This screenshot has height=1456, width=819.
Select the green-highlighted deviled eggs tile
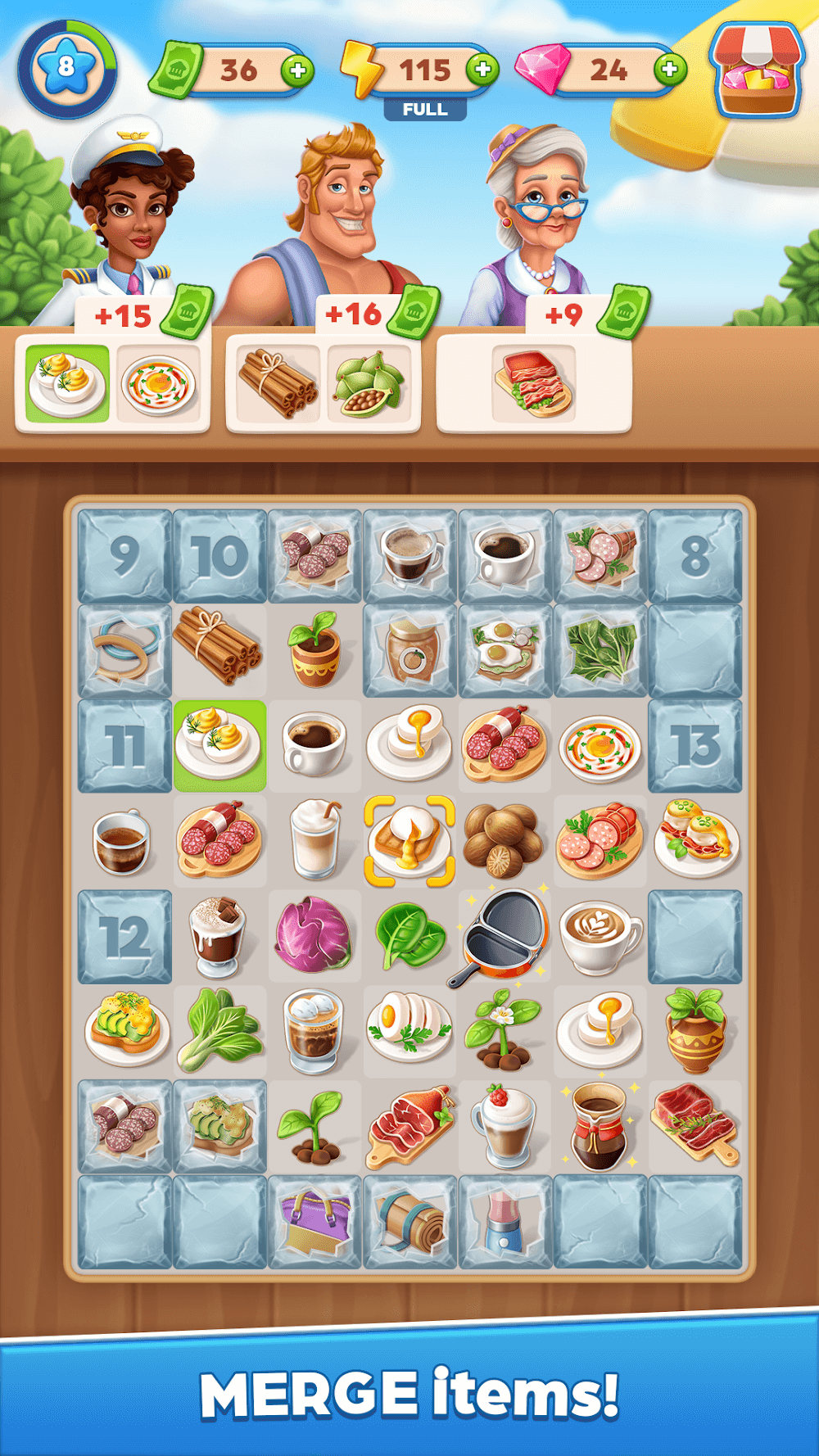point(219,745)
